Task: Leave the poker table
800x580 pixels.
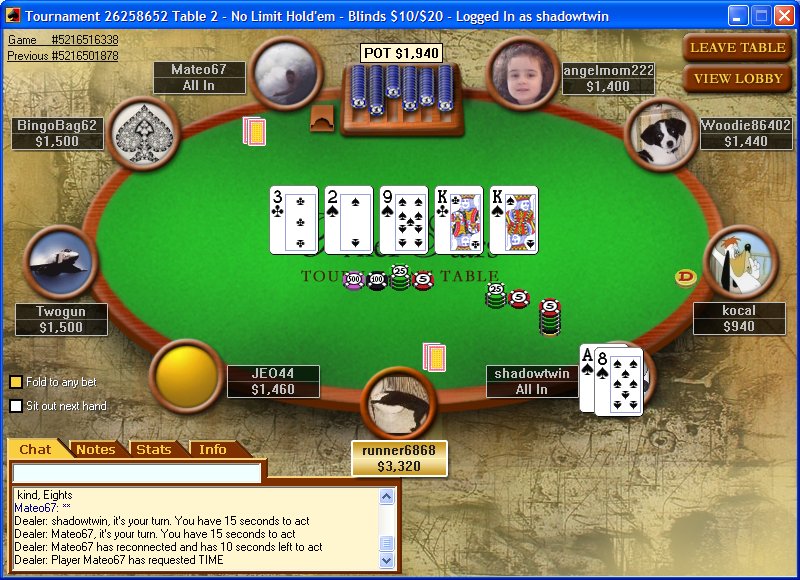Action: [x=738, y=47]
